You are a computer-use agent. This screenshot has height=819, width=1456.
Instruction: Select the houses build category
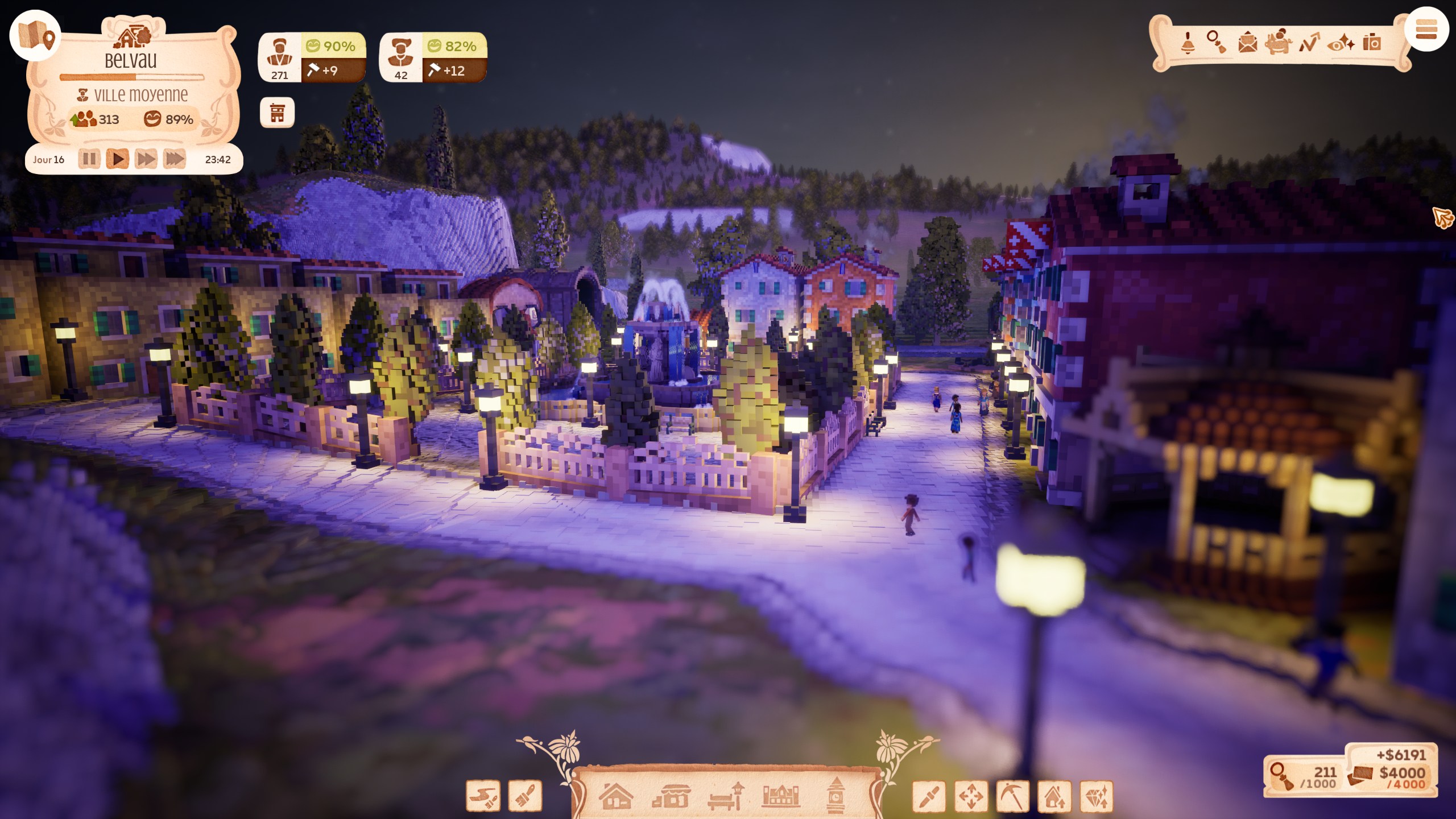616,796
